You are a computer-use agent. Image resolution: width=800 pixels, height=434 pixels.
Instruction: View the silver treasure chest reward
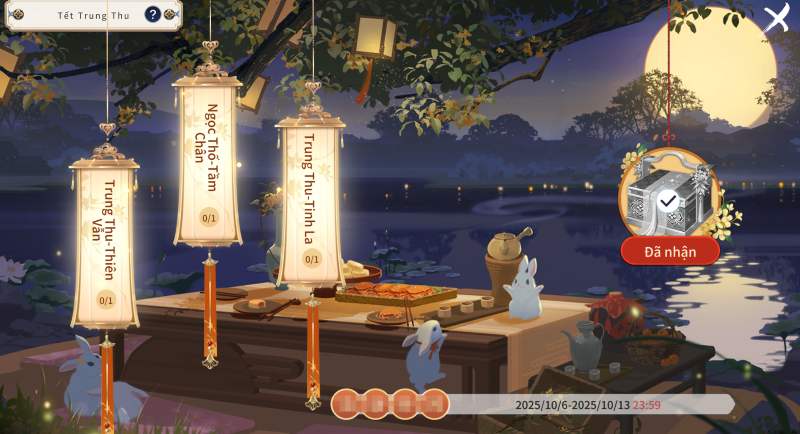click(x=668, y=196)
